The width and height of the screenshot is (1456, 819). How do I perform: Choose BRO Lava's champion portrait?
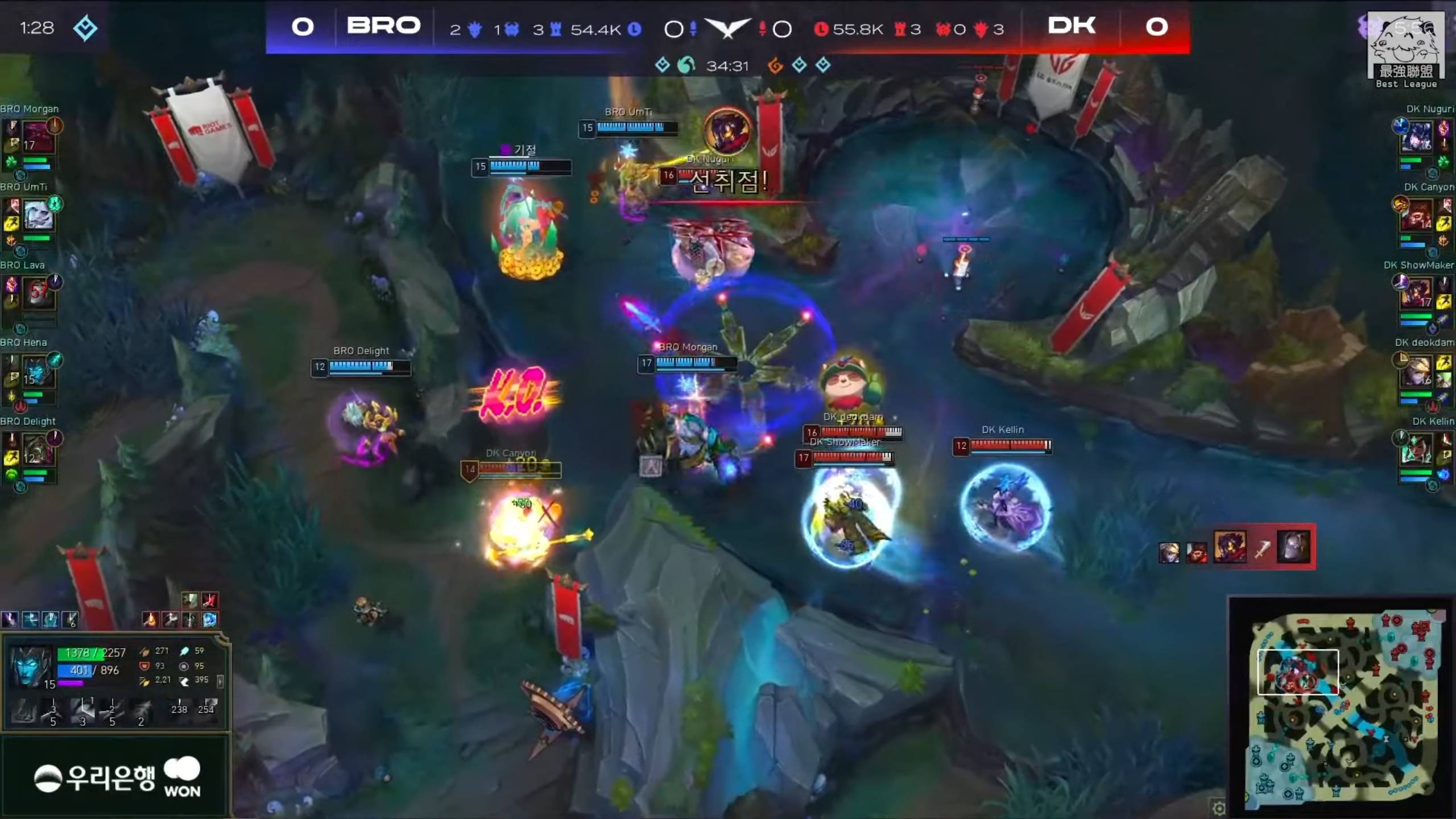(x=38, y=293)
